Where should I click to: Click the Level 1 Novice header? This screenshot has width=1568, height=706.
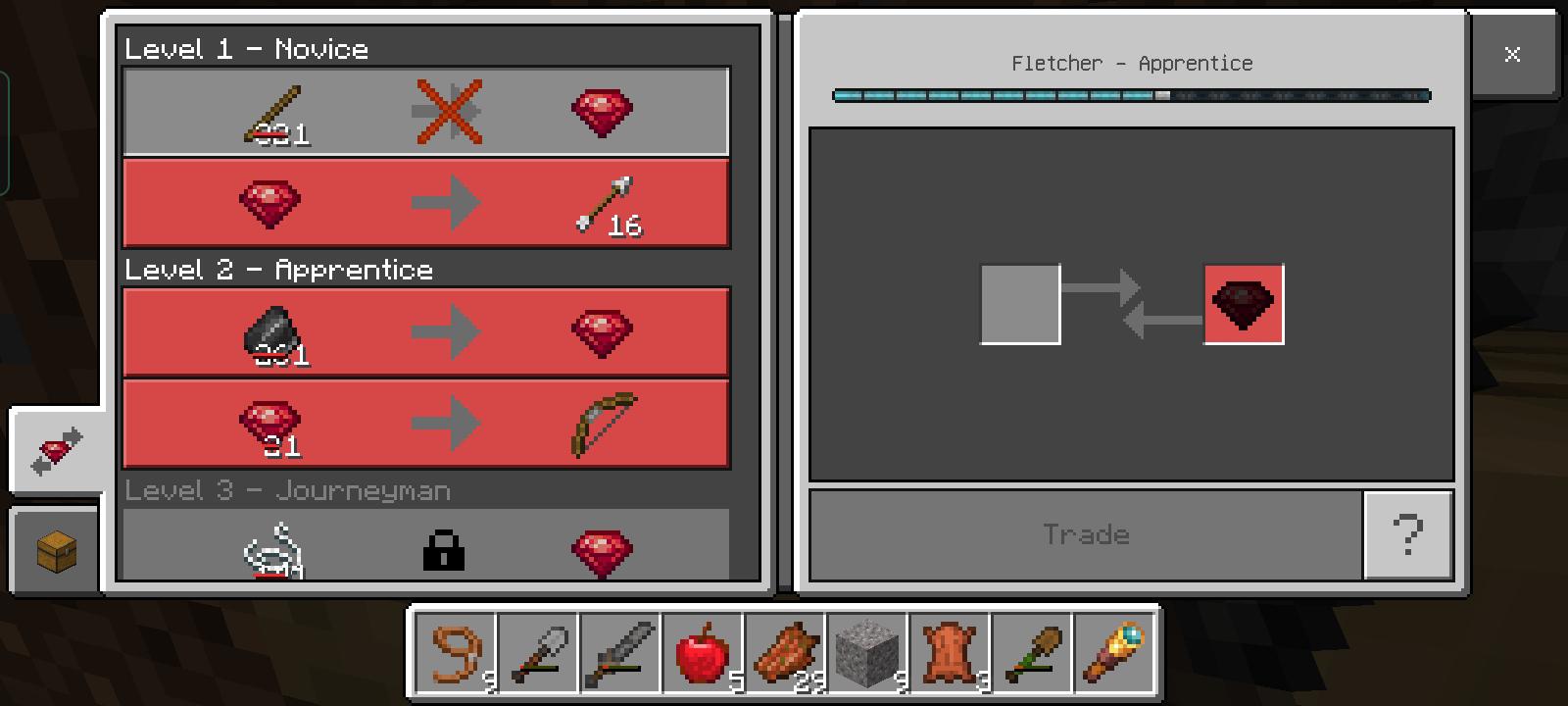point(245,49)
